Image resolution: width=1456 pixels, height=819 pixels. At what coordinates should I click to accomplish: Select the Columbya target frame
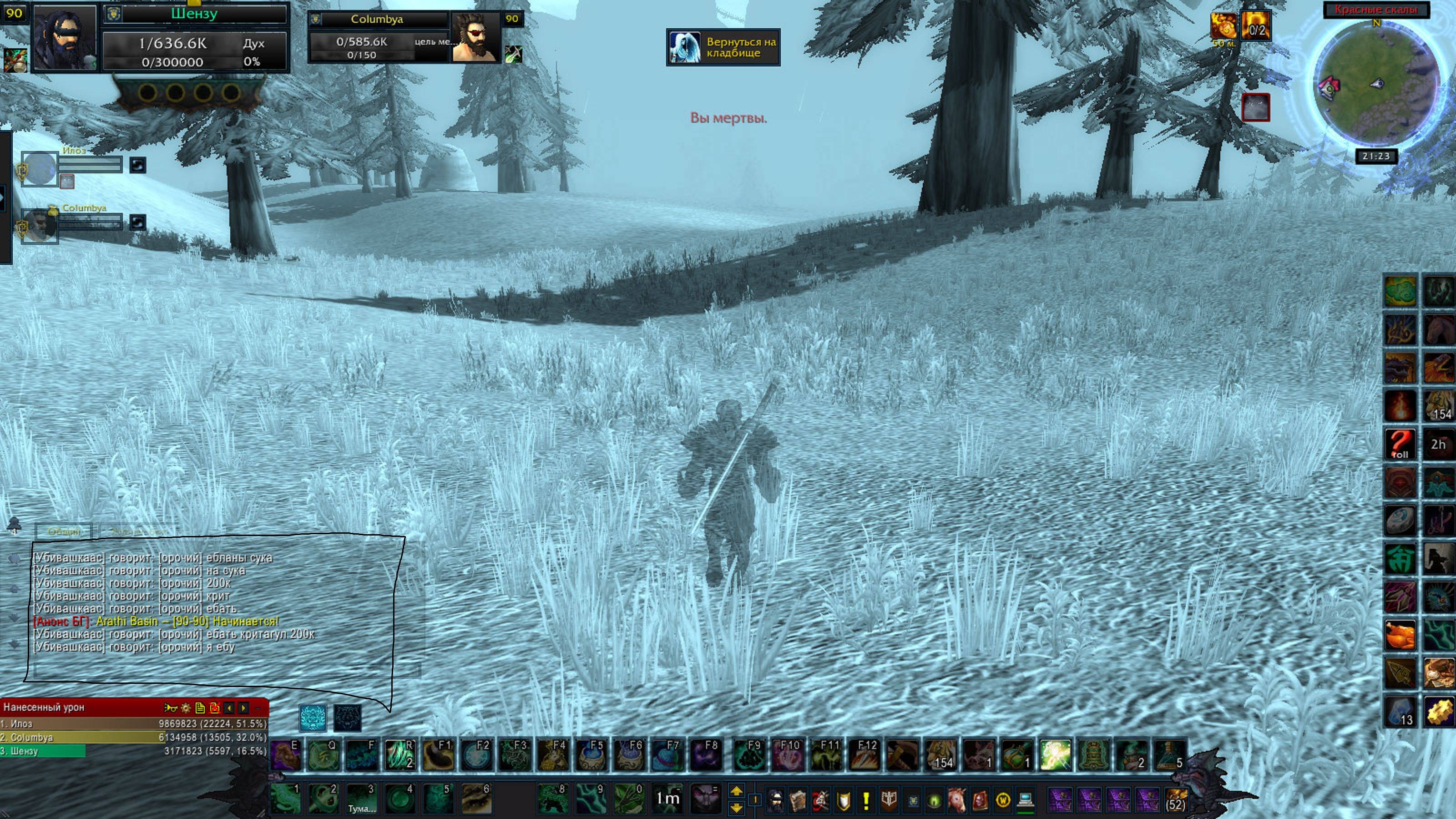[378, 19]
